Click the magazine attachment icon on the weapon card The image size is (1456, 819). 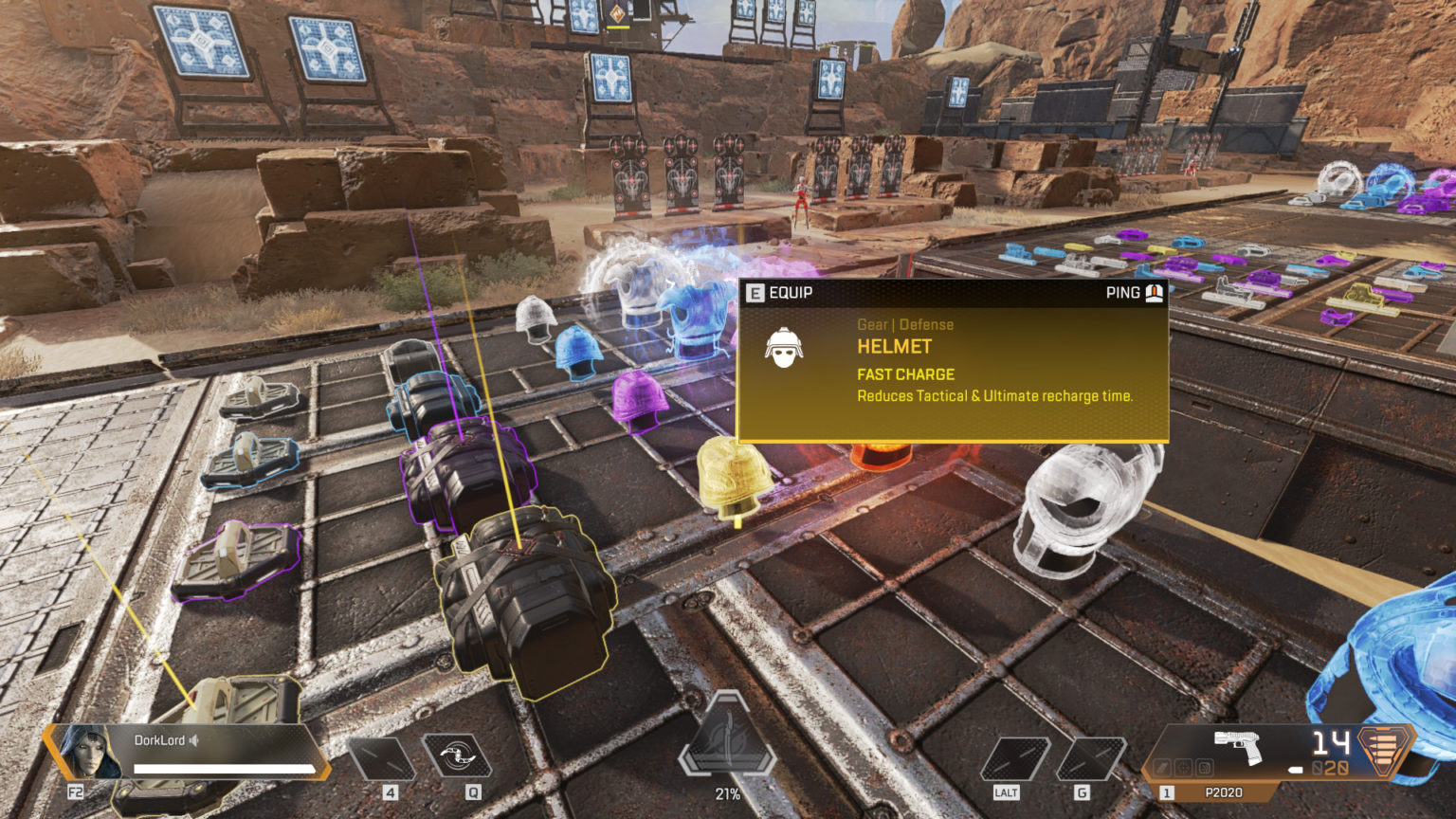tap(1205, 768)
